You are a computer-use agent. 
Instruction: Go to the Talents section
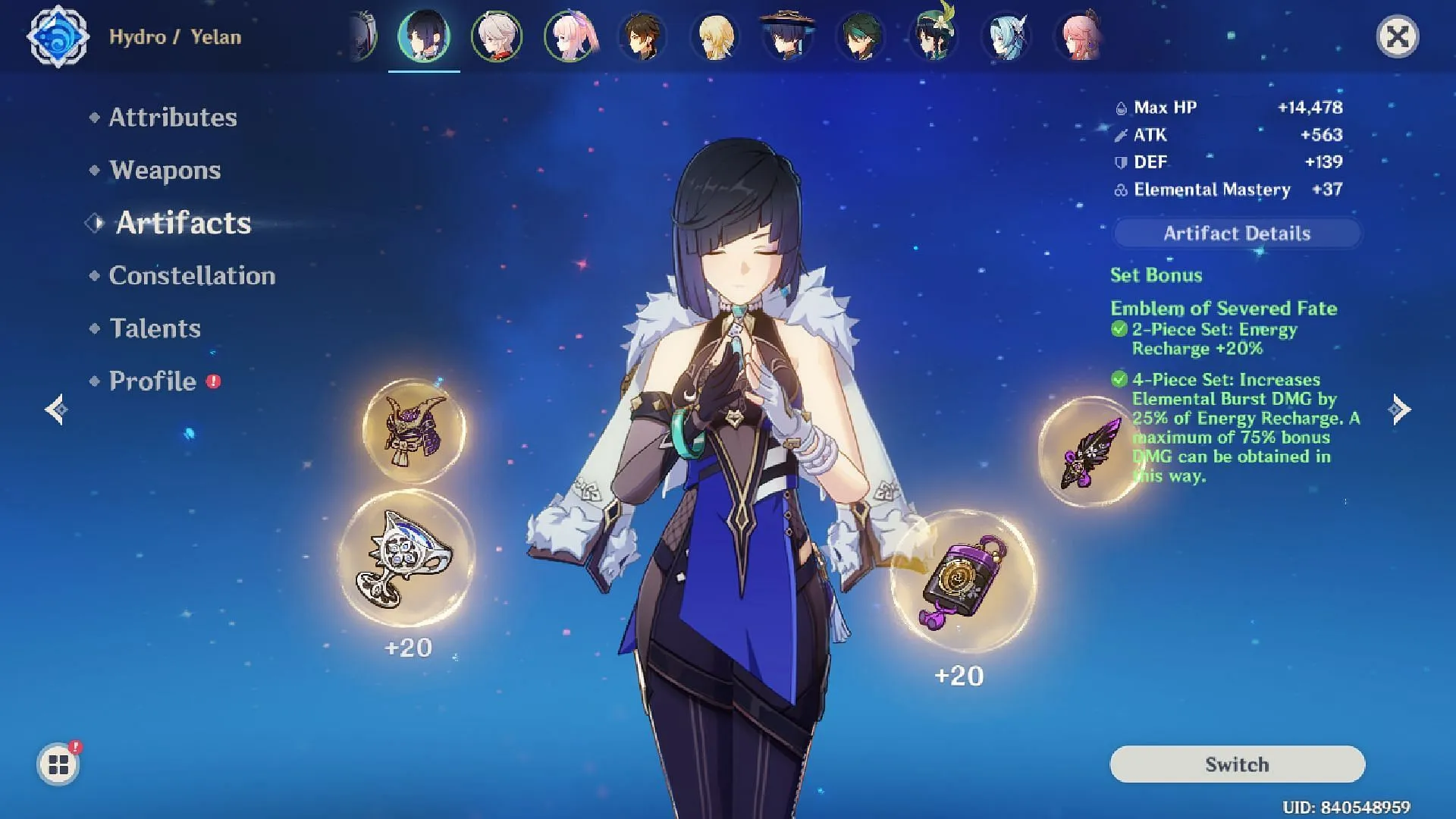coord(155,328)
